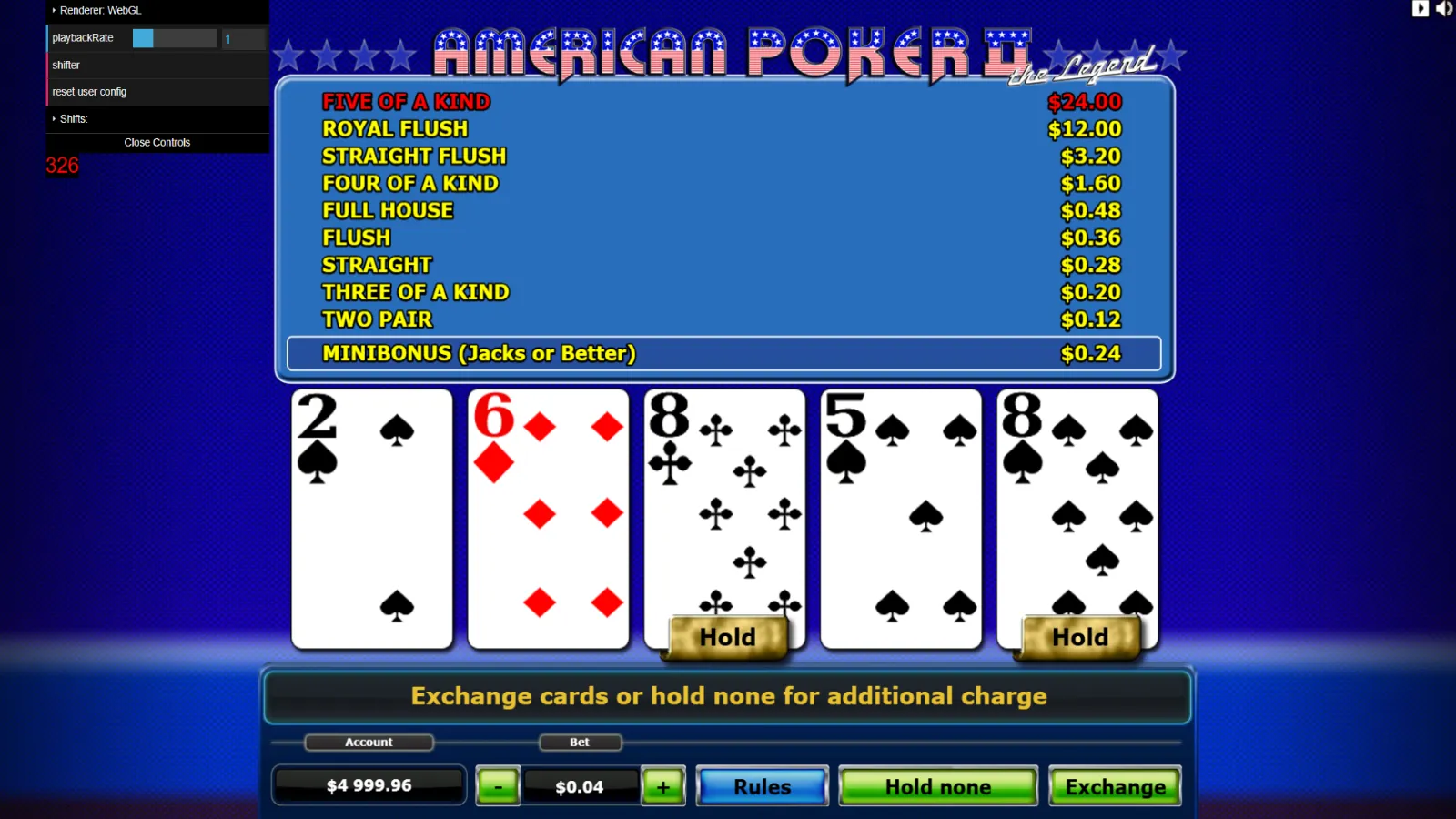Screen dimensions: 1456x819
Task: Toggle hold on the two of spades card
Action: [371, 519]
